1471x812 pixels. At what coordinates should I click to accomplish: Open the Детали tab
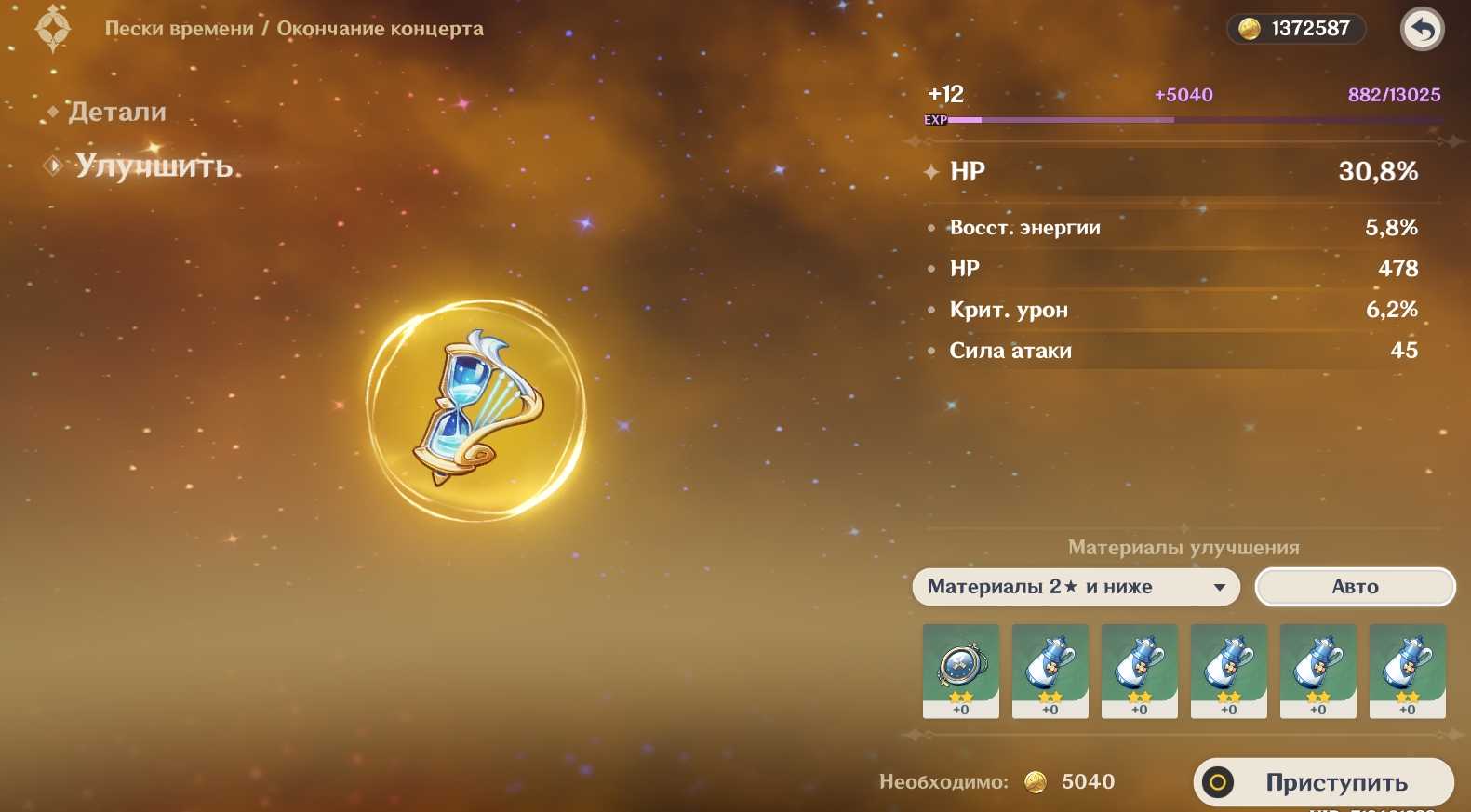click(117, 113)
